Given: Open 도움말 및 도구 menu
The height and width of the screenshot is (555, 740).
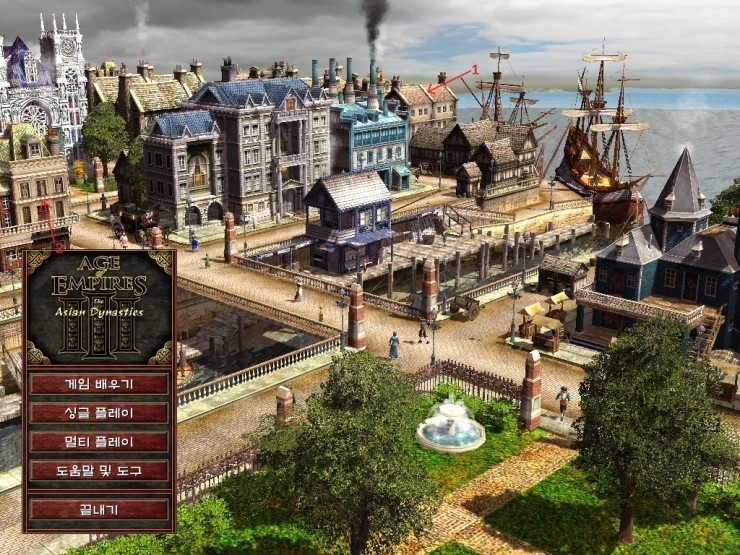Looking at the screenshot, I should click(x=99, y=470).
